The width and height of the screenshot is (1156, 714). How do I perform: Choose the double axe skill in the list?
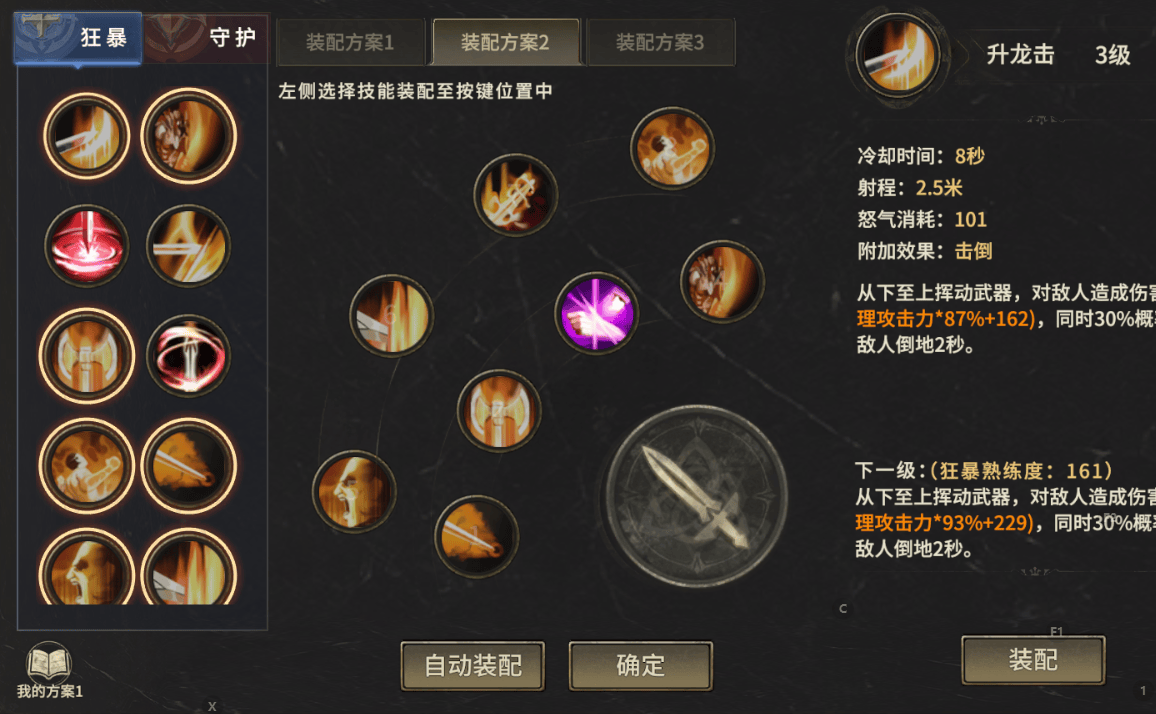87,356
